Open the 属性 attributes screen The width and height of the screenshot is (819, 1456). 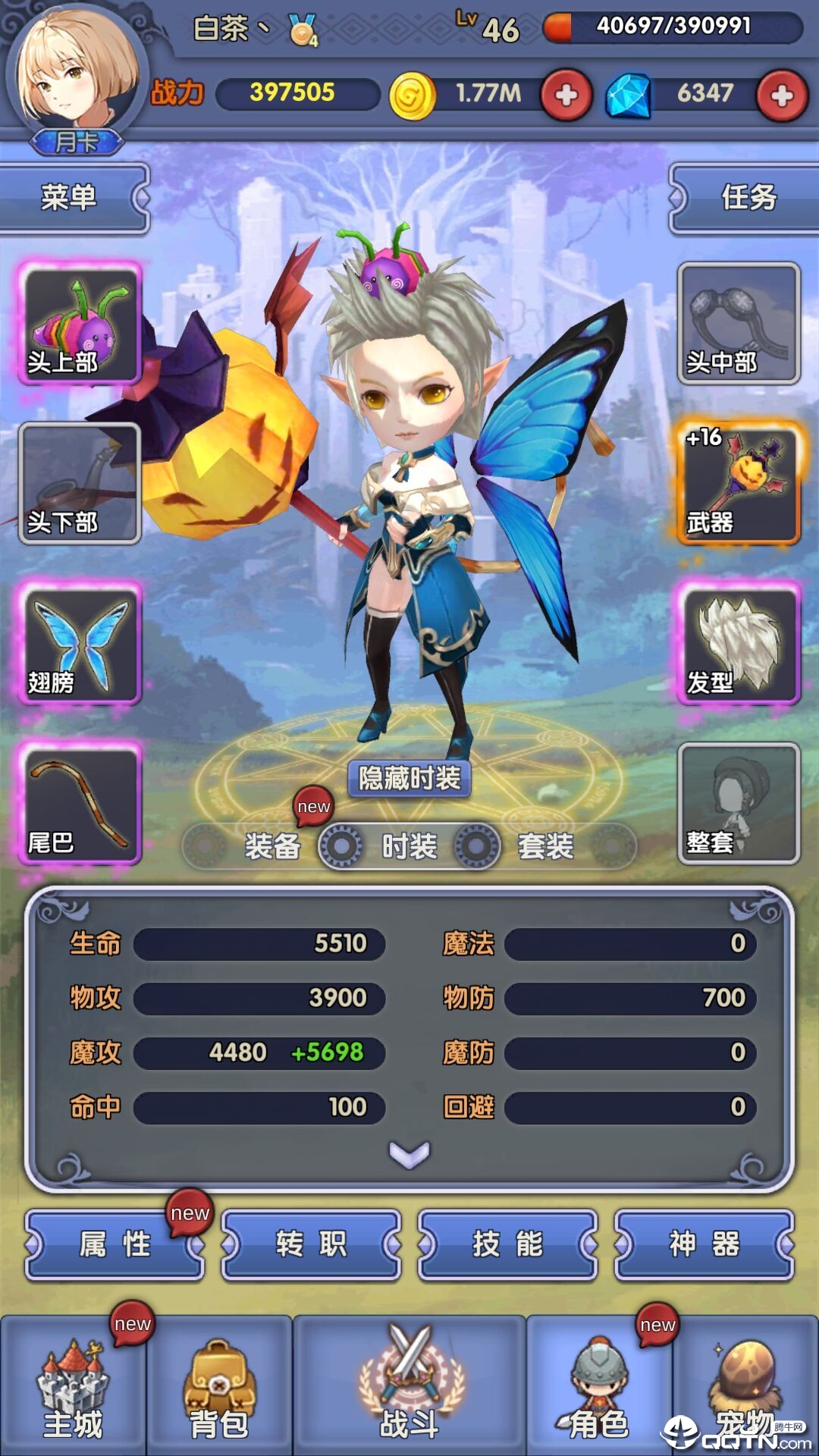pos(115,1244)
